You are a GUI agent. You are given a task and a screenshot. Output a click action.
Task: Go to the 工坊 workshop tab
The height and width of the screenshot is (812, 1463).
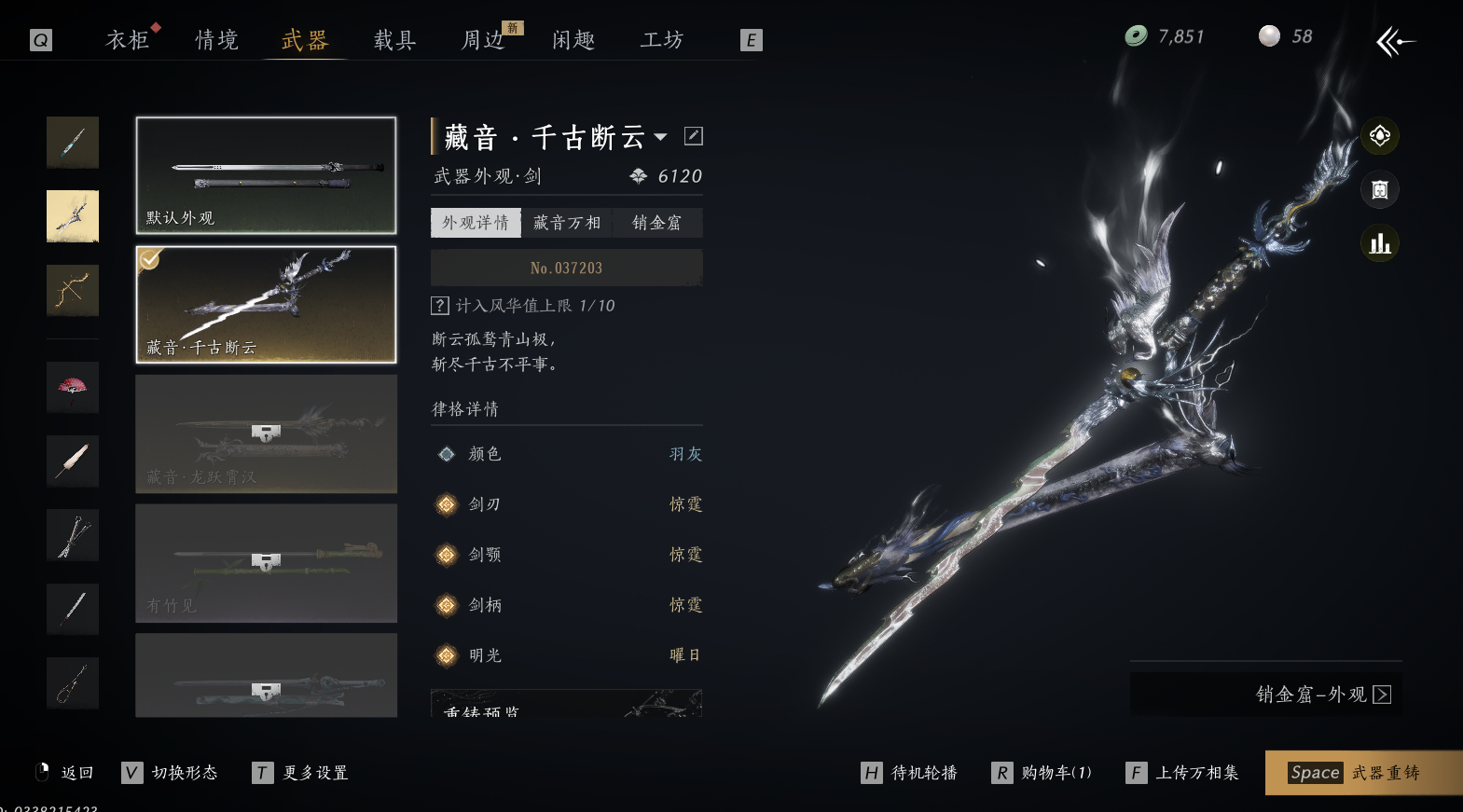(x=662, y=40)
